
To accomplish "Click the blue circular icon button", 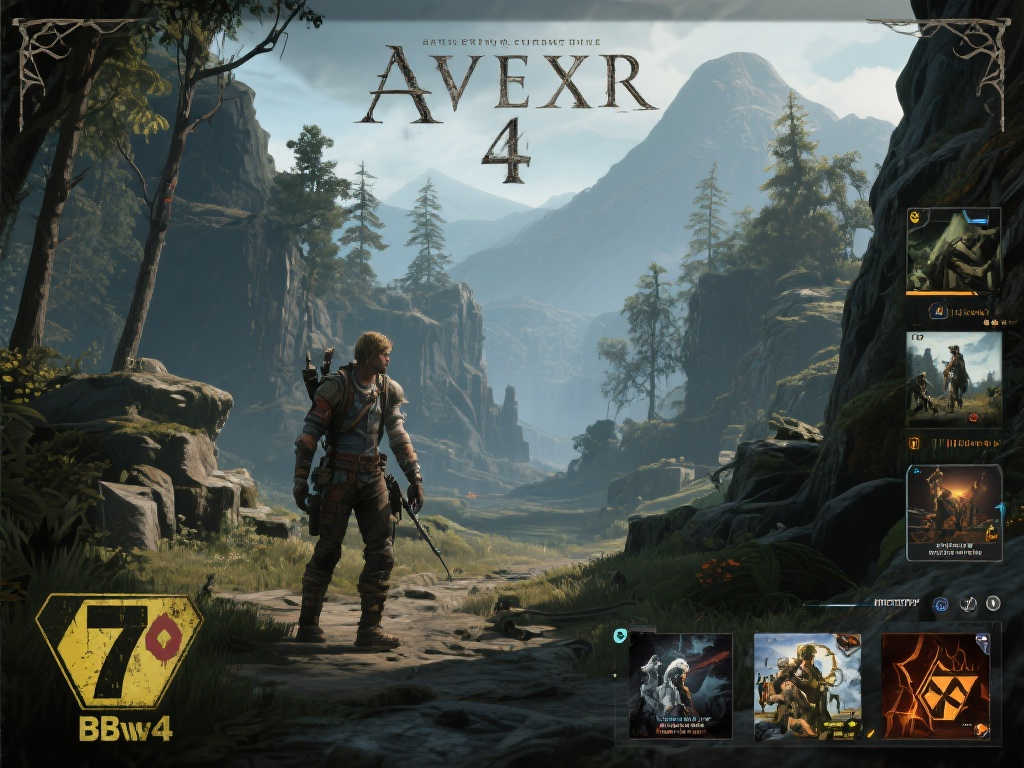I will 940,604.
